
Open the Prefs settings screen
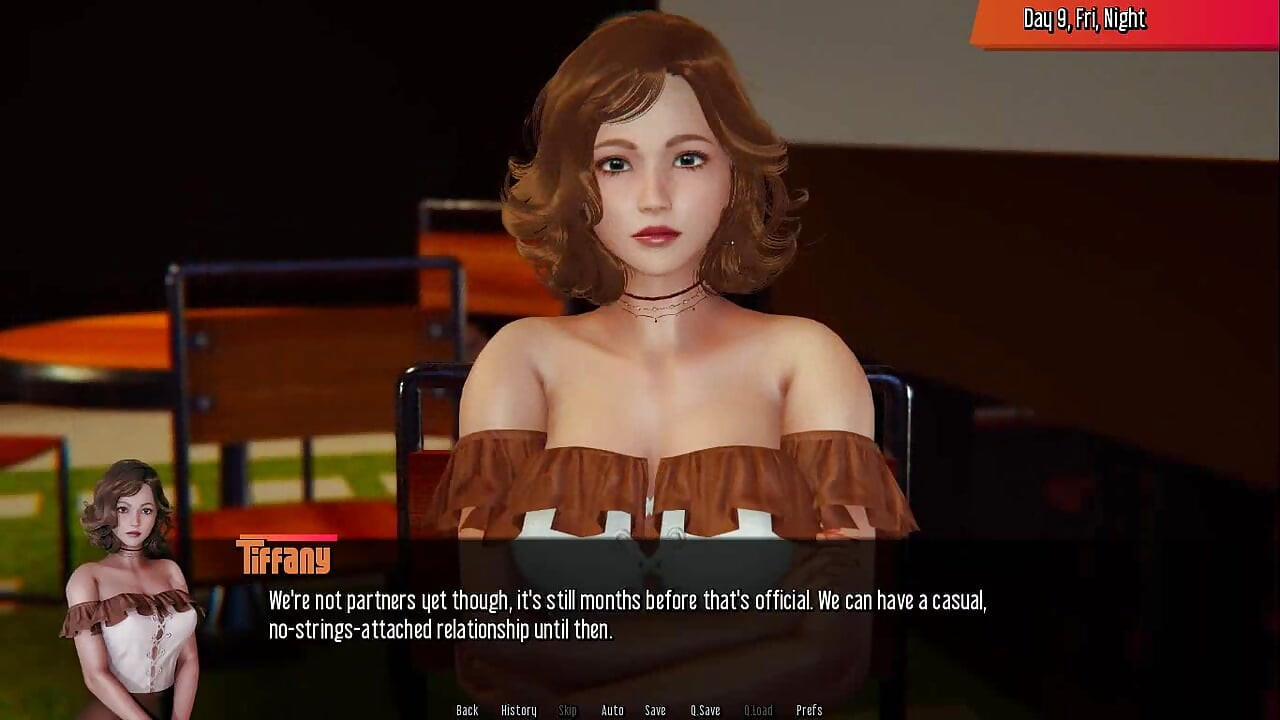[809, 710]
